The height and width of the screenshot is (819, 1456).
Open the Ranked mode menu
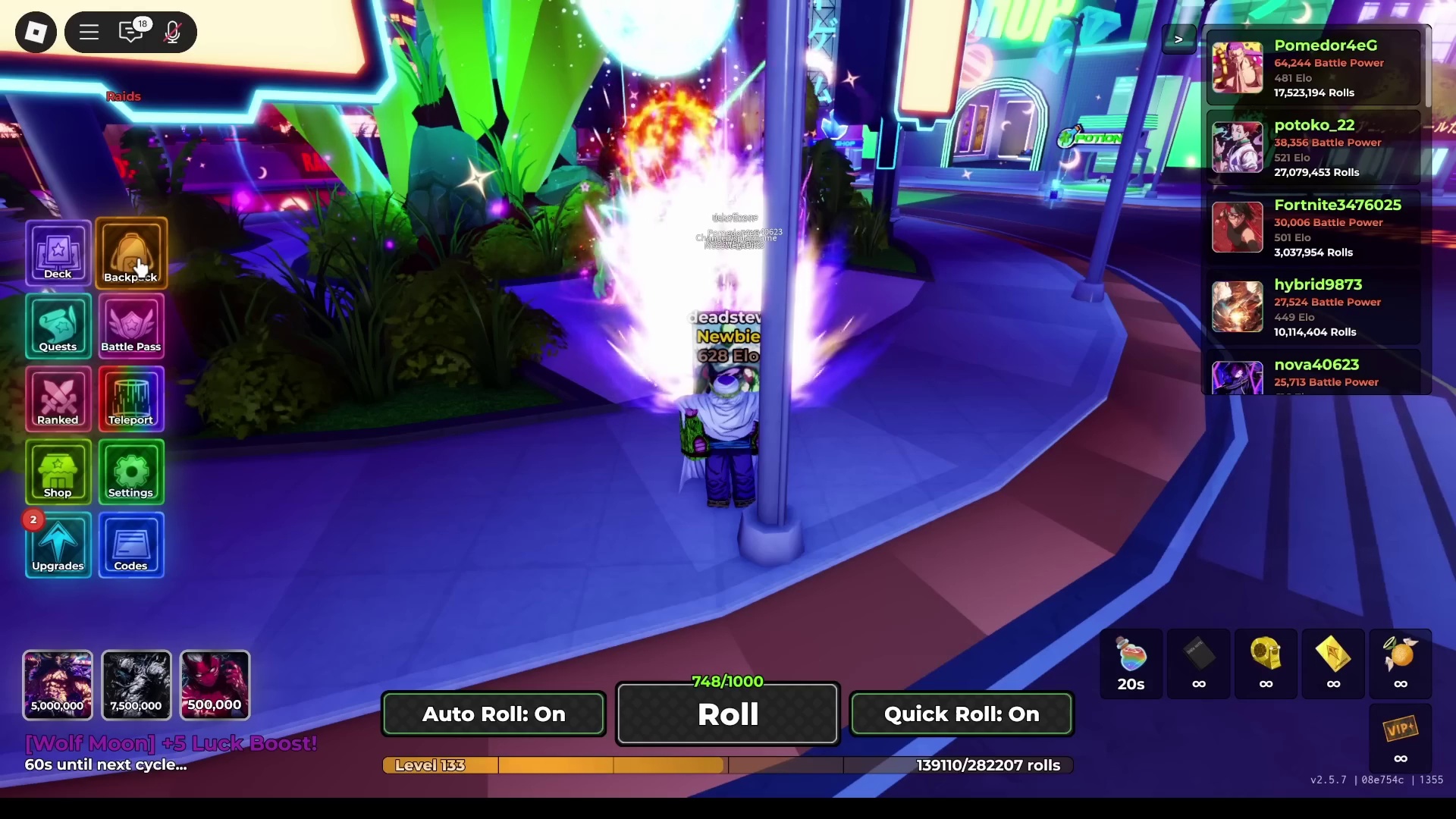tap(58, 399)
